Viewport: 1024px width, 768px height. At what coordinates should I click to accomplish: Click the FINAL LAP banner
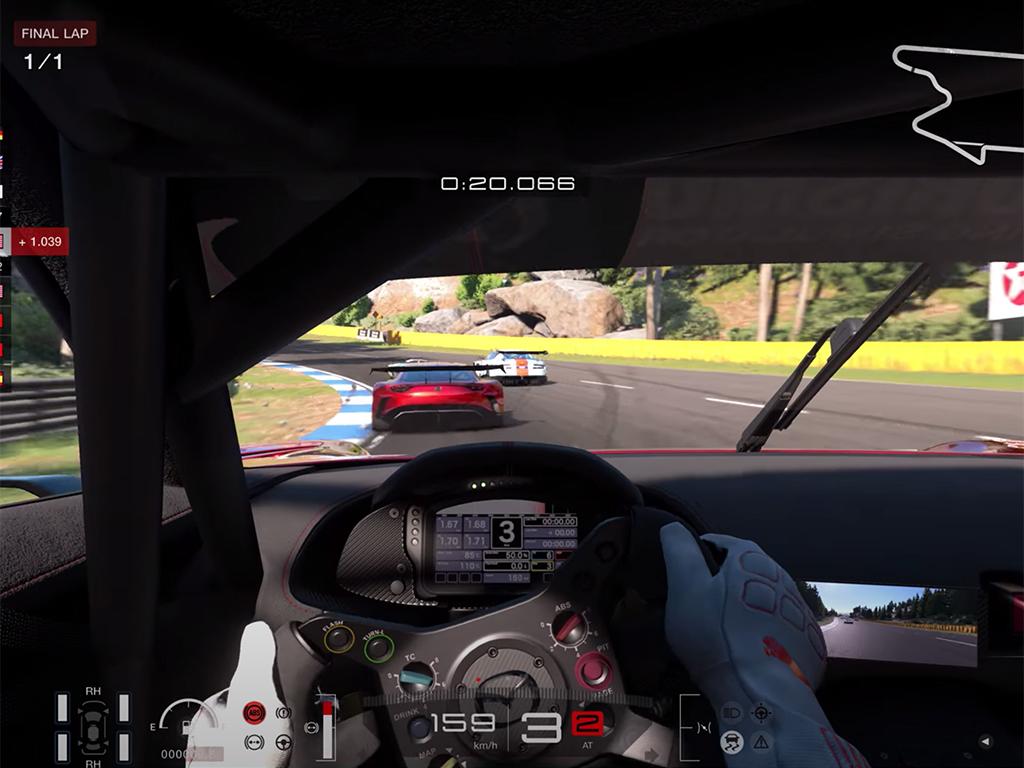pyautogui.click(x=55, y=33)
